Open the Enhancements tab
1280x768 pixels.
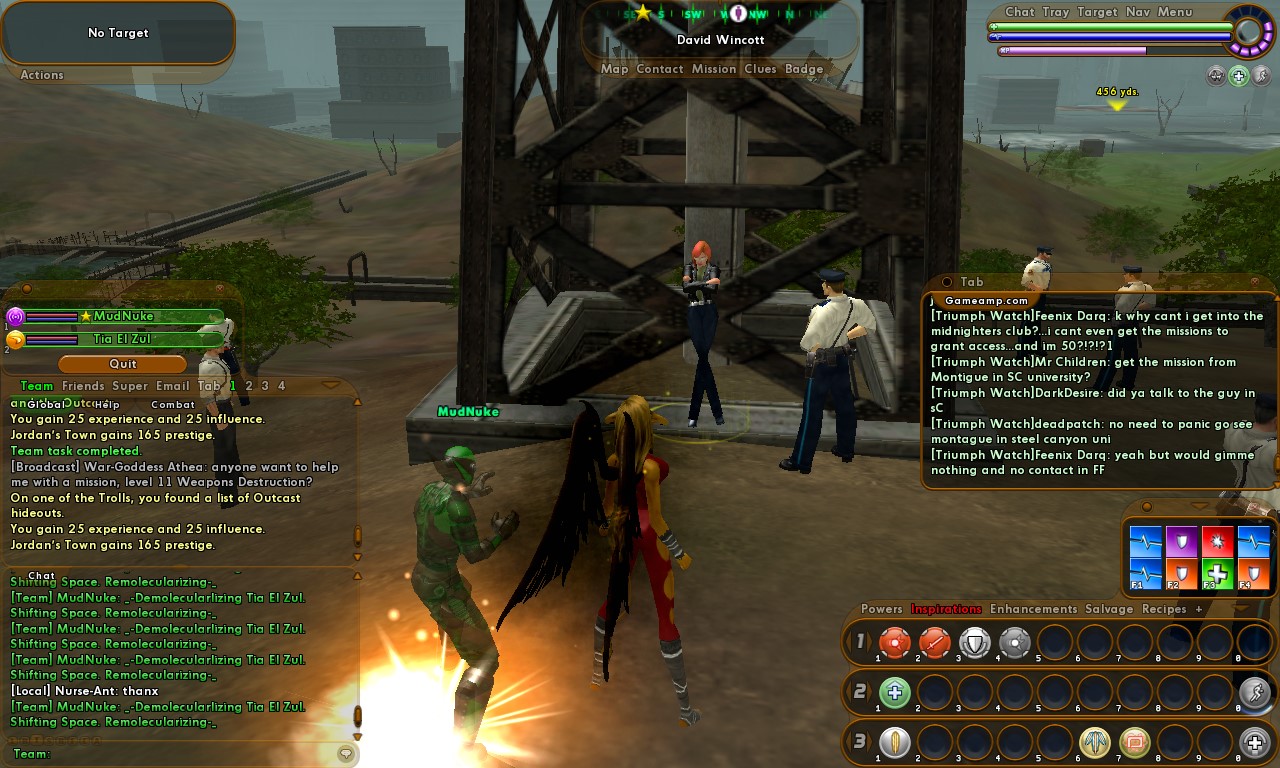pyautogui.click(x=1033, y=609)
